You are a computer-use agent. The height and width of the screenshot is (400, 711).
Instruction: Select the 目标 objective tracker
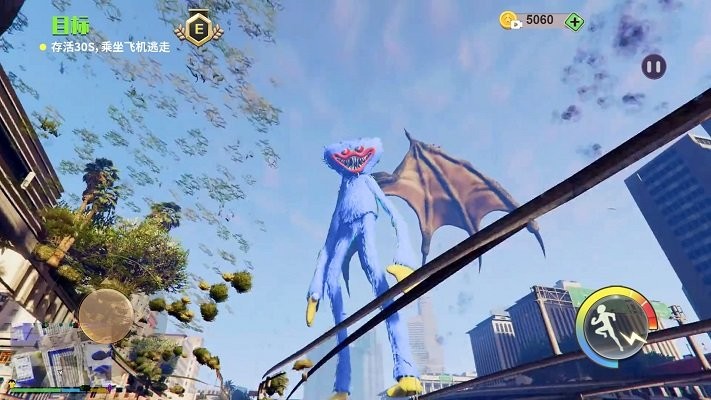pos(71,27)
